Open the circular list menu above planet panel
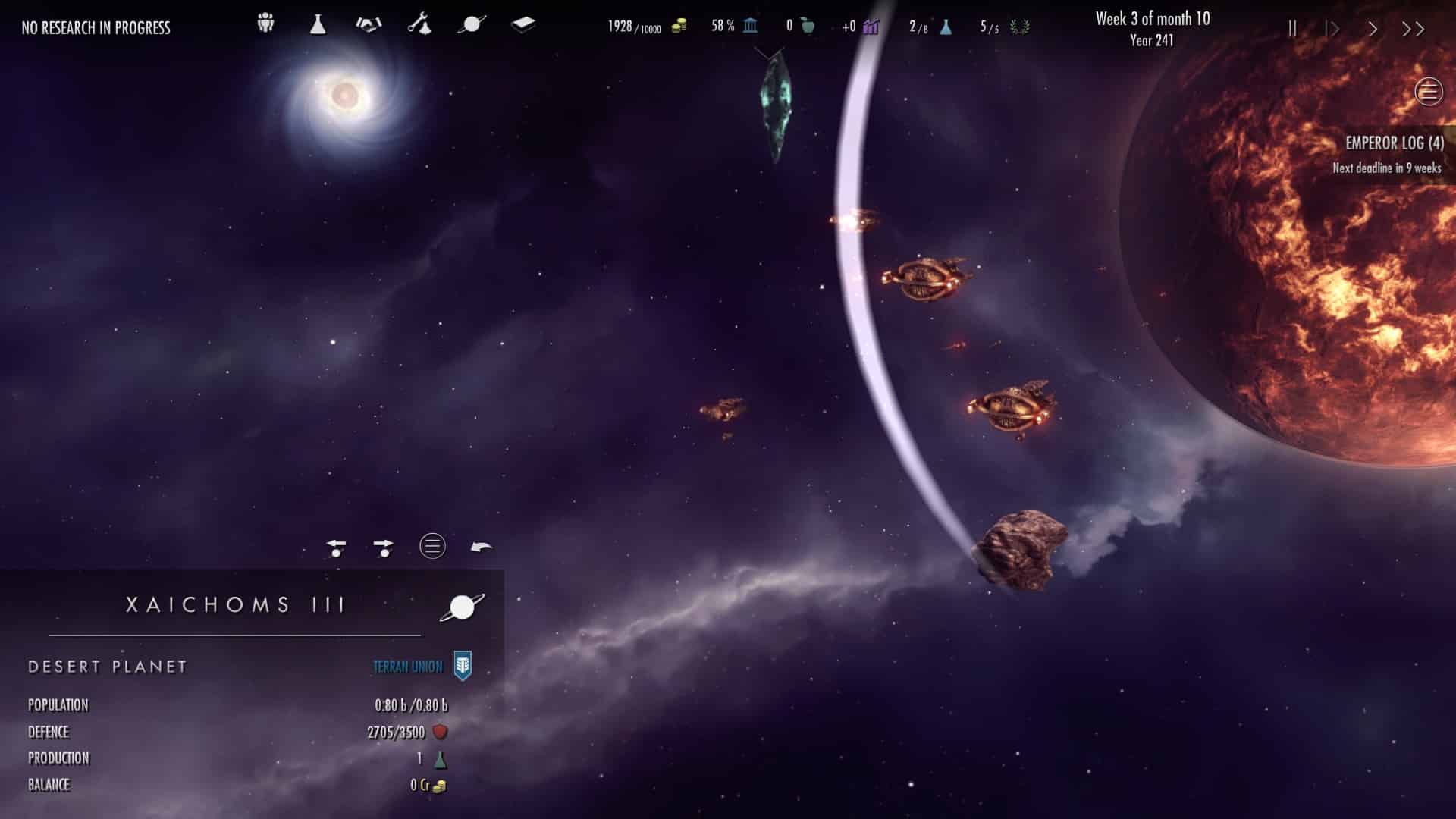The width and height of the screenshot is (1456, 819). point(432,546)
